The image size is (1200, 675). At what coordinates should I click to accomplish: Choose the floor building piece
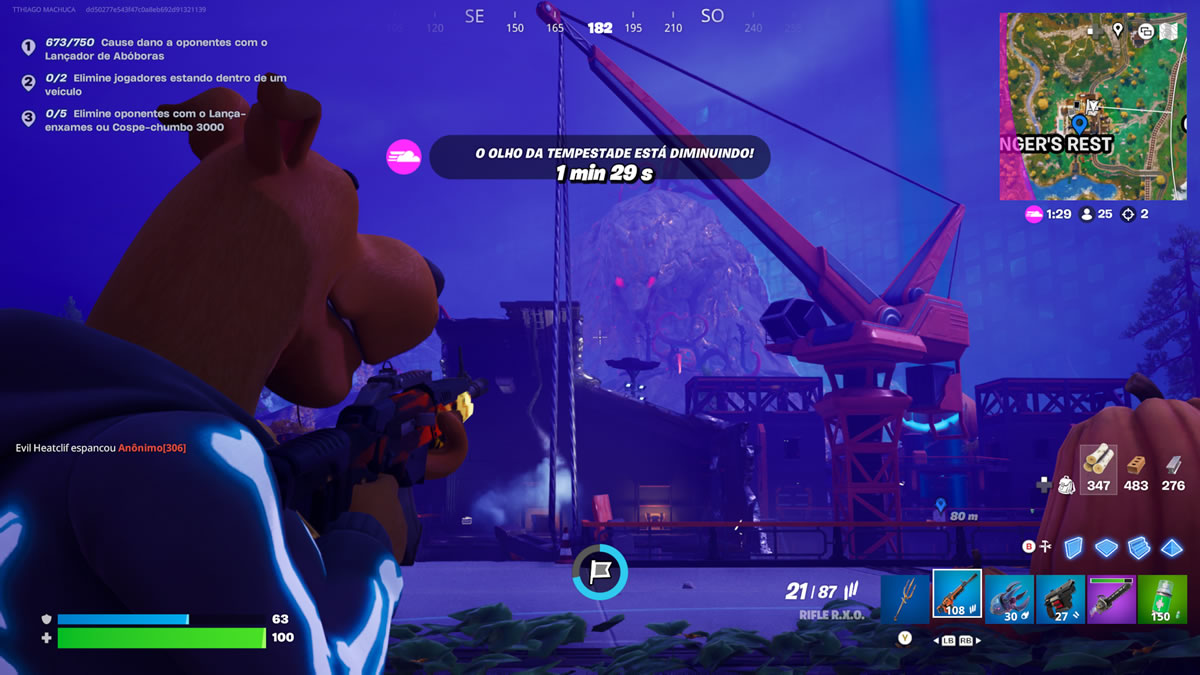[1106, 547]
